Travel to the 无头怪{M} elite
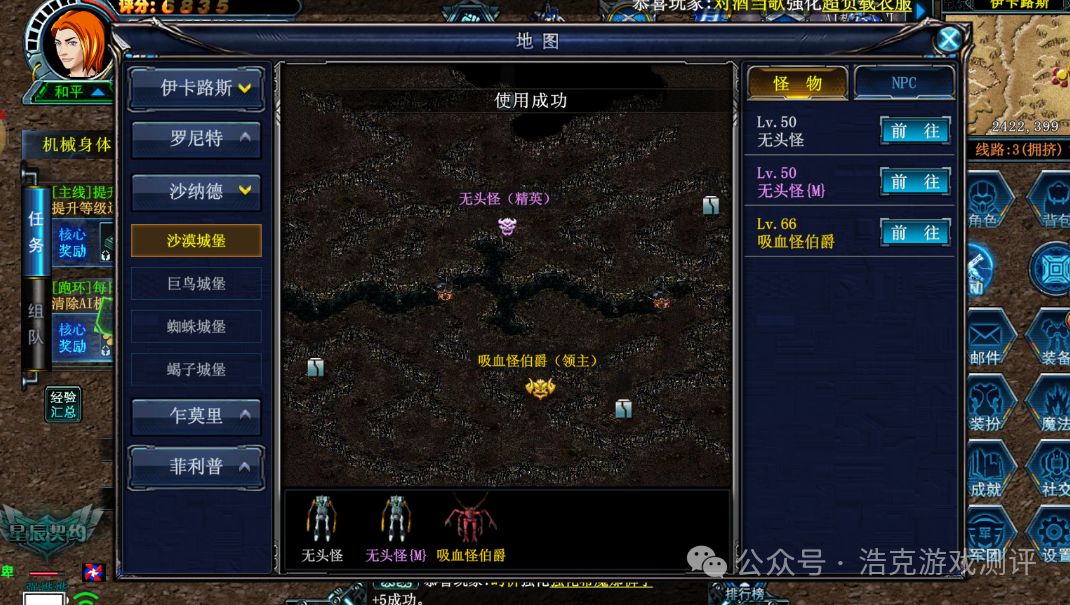The image size is (1070, 605). point(915,182)
